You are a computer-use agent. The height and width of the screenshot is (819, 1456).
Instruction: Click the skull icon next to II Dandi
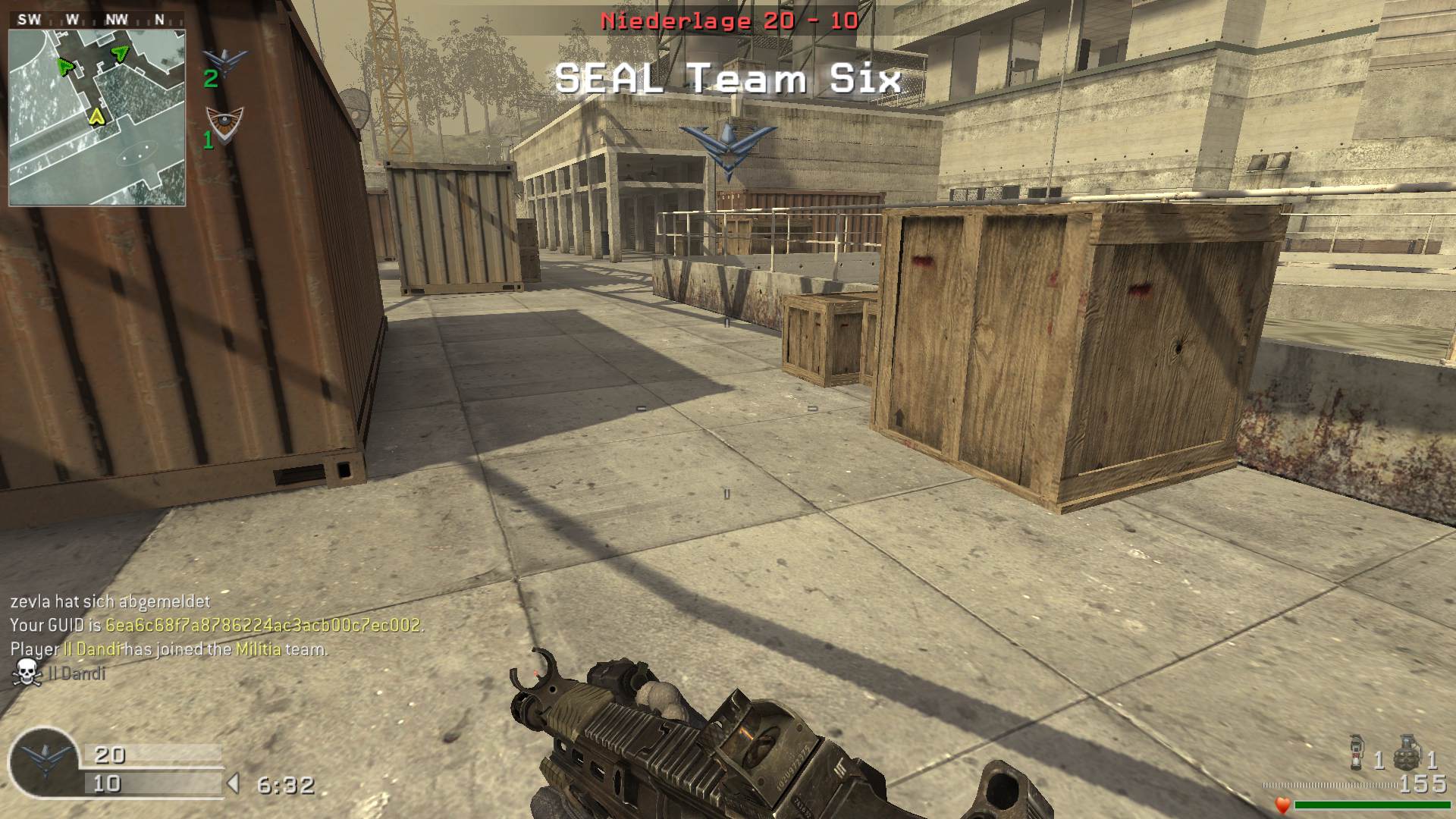27,673
